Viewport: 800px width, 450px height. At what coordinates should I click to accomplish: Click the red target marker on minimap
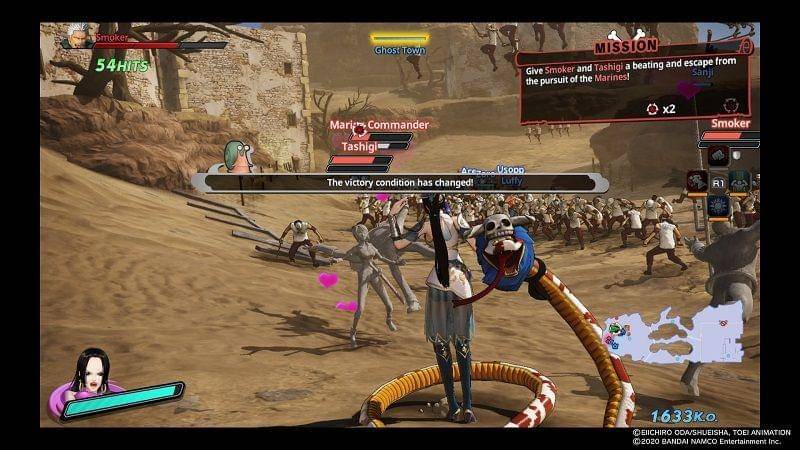pyautogui.click(x=722, y=325)
